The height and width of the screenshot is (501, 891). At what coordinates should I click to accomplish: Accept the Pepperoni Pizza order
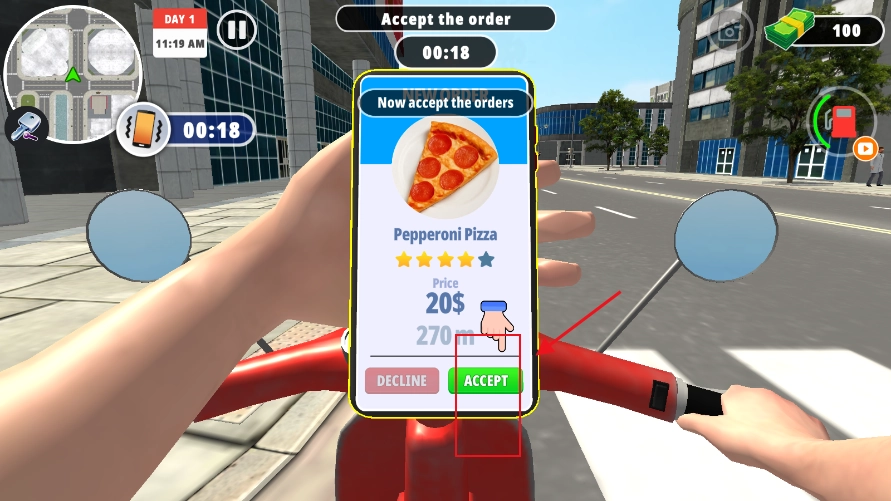click(x=485, y=381)
